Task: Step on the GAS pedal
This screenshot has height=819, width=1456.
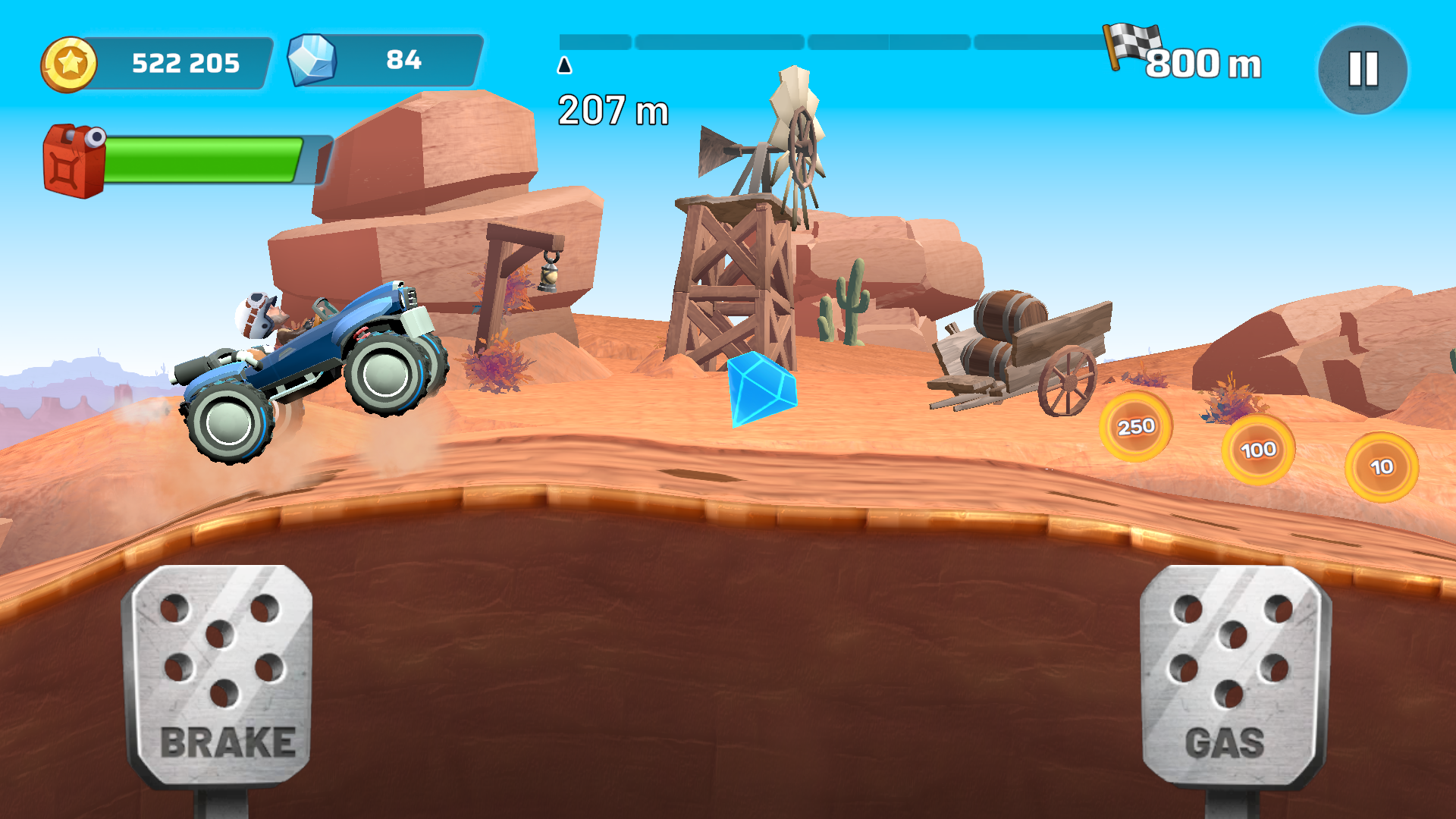Action: pyautogui.click(x=1234, y=676)
